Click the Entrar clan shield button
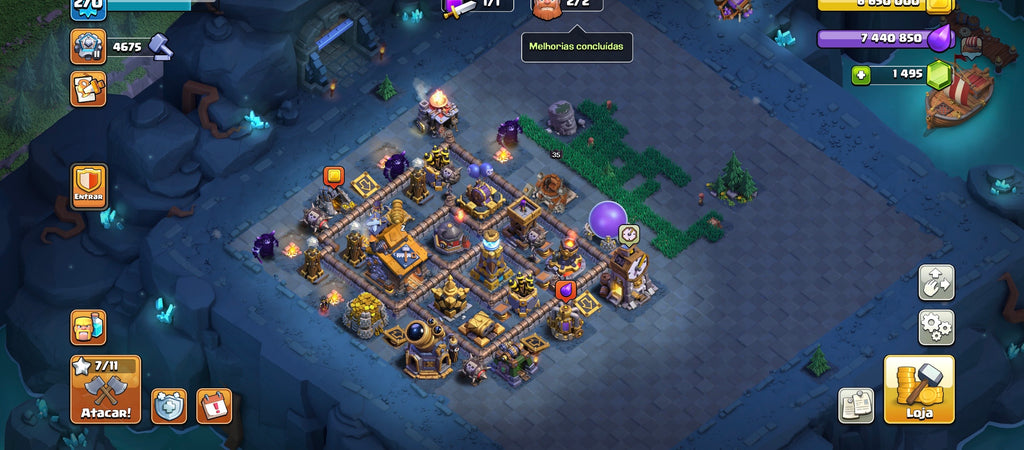 click(89, 186)
